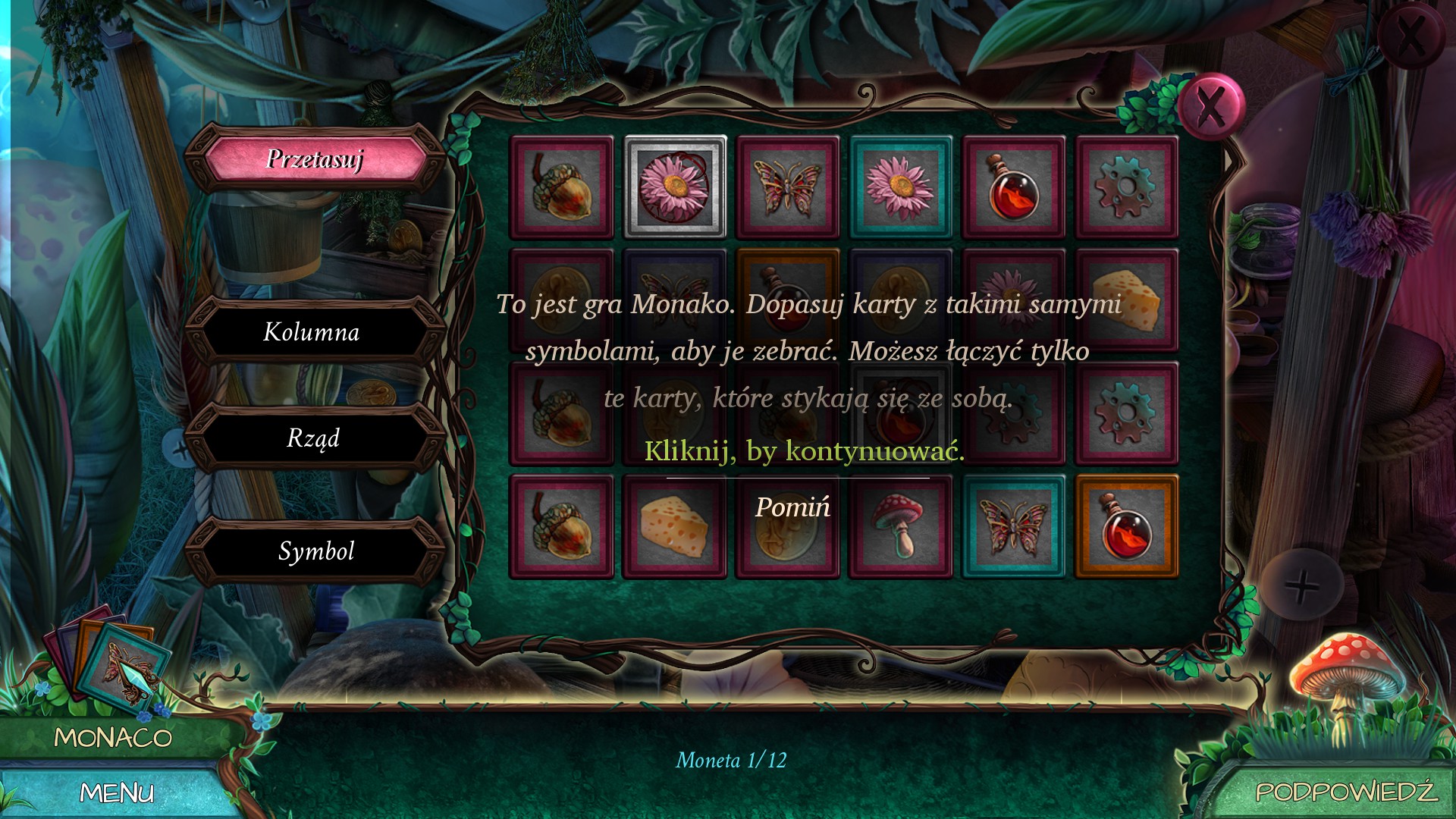The height and width of the screenshot is (819, 1456).
Task: Select the highlighted silver-framed pink flower card
Action: tap(675, 187)
